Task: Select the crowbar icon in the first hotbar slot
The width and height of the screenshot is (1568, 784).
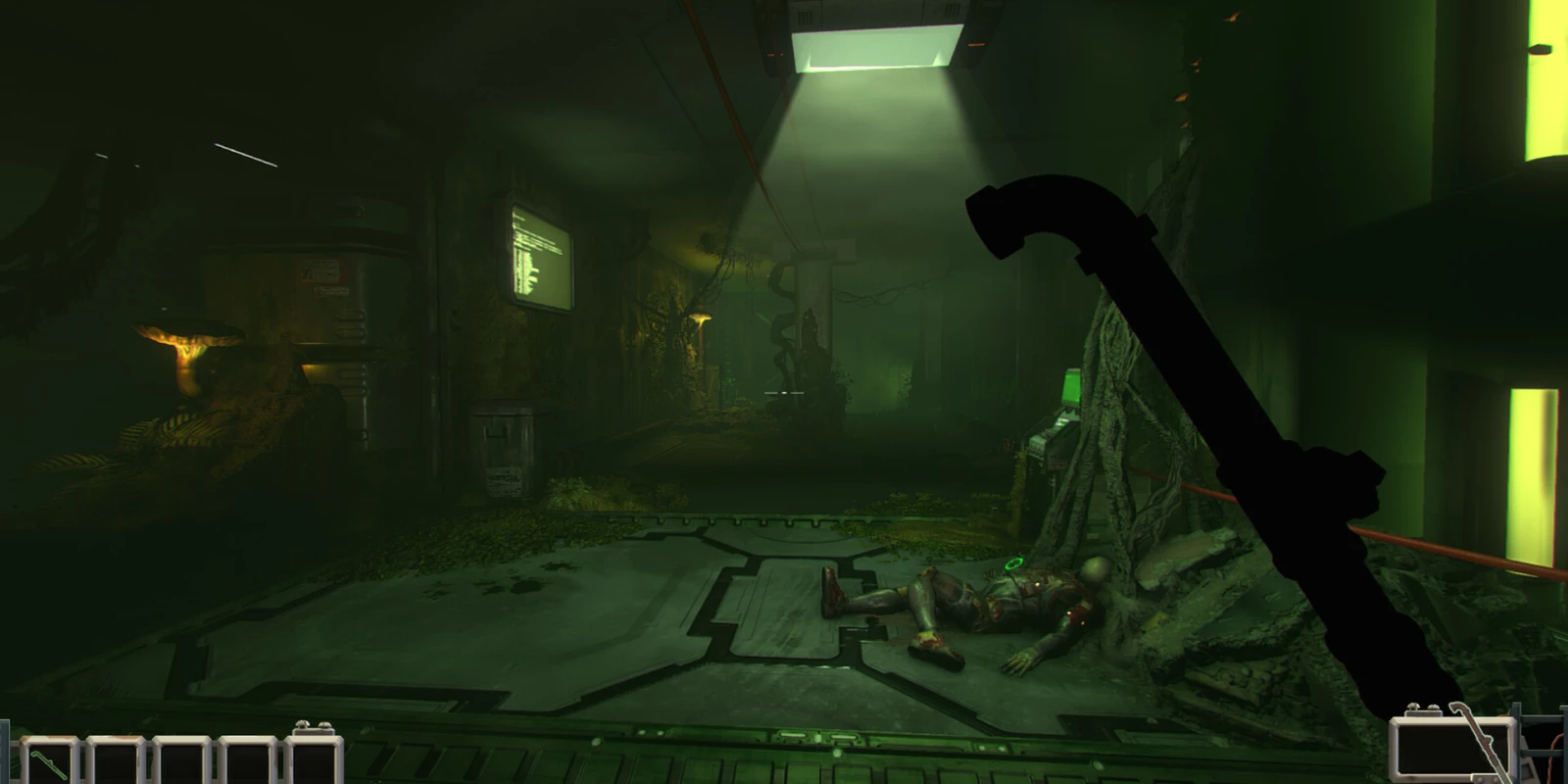Action: (49, 762)
